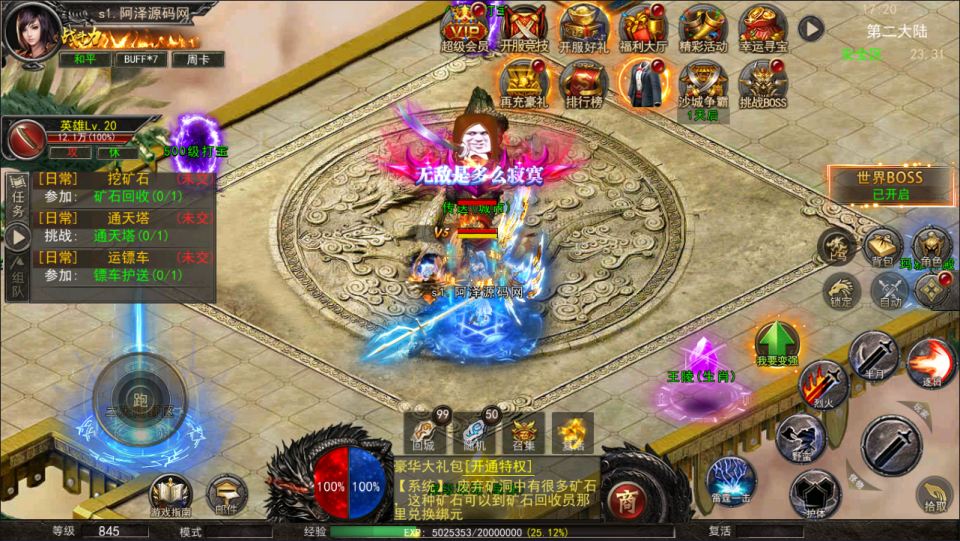Collapse the top icon bar with arrow button

(x=810, y=29)
